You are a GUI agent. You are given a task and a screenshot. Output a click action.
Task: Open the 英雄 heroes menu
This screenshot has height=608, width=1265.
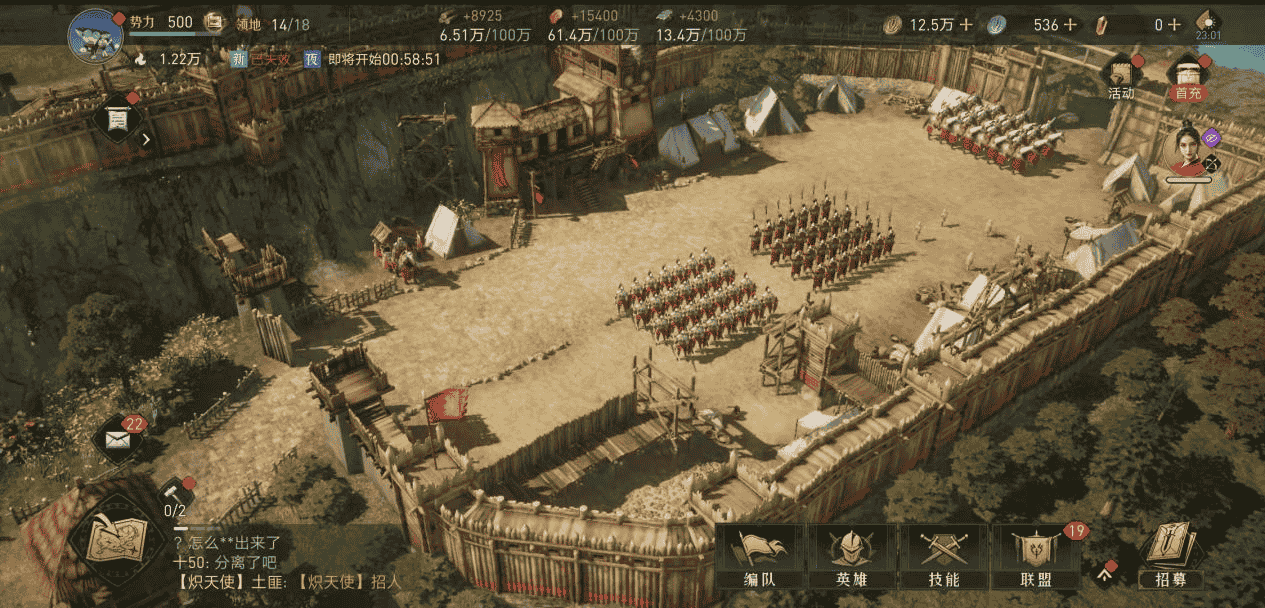pos(851,557)
